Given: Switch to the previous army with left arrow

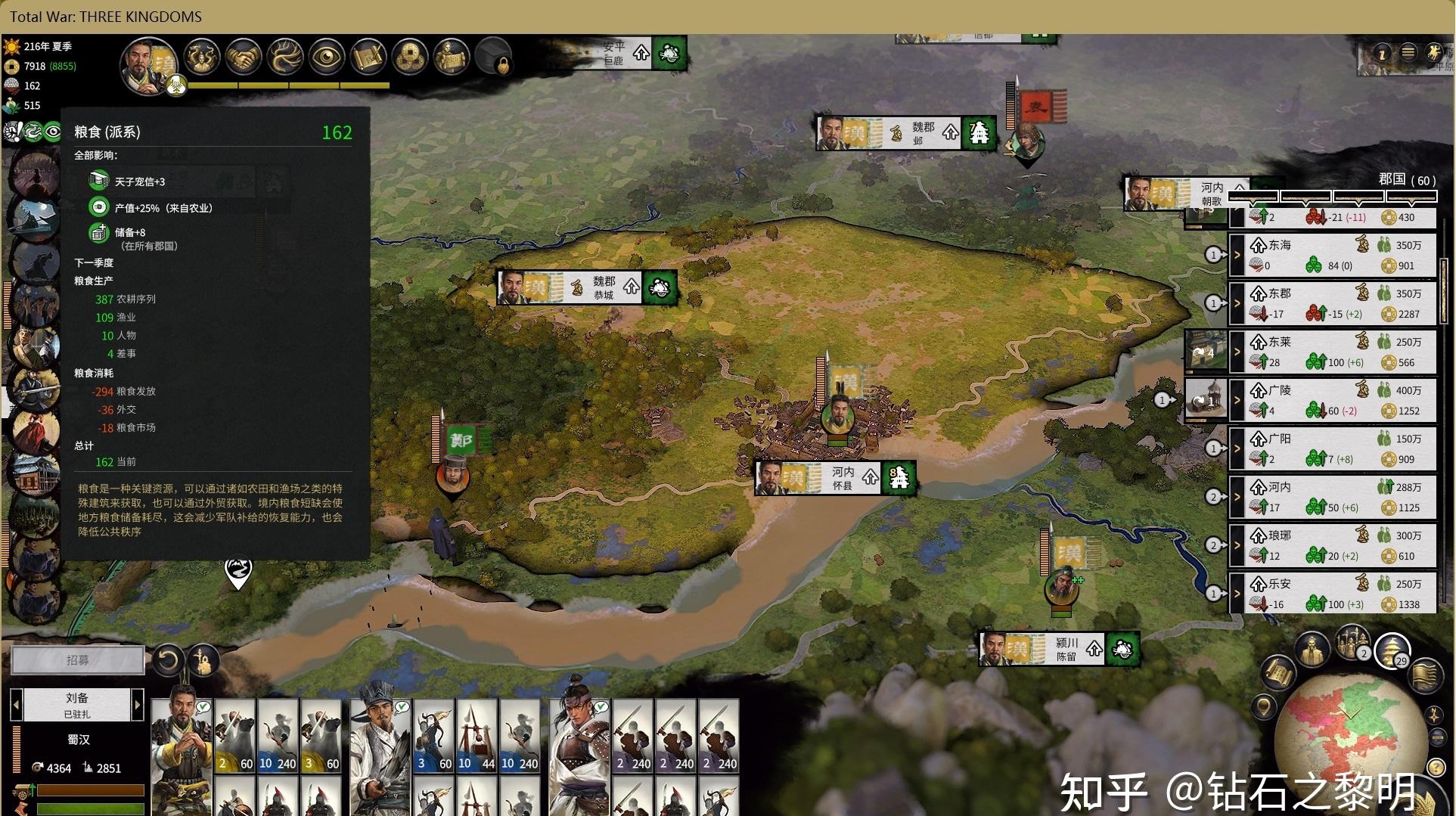Looking at the screenshot, I should (16, 705).
